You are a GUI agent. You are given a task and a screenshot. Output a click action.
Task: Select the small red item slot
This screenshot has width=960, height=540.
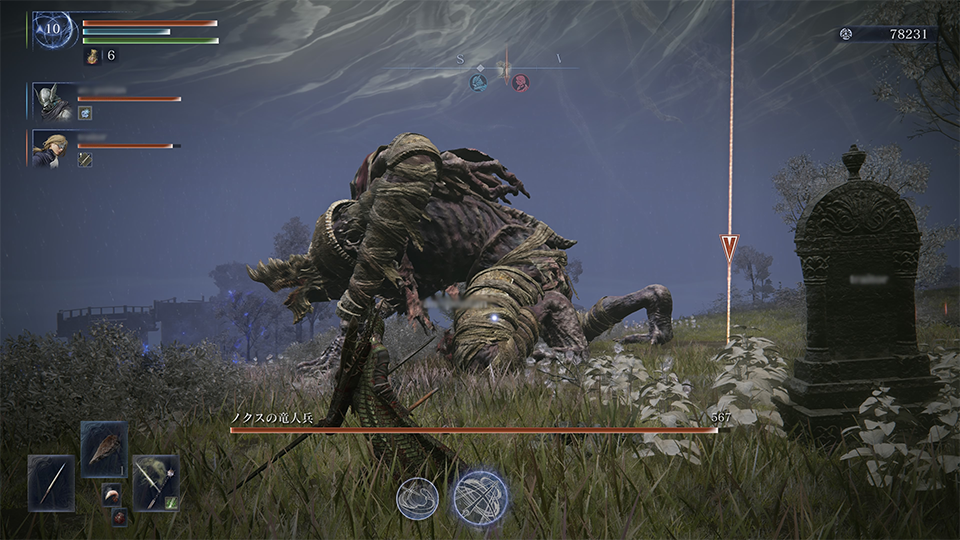pos(119,516)
